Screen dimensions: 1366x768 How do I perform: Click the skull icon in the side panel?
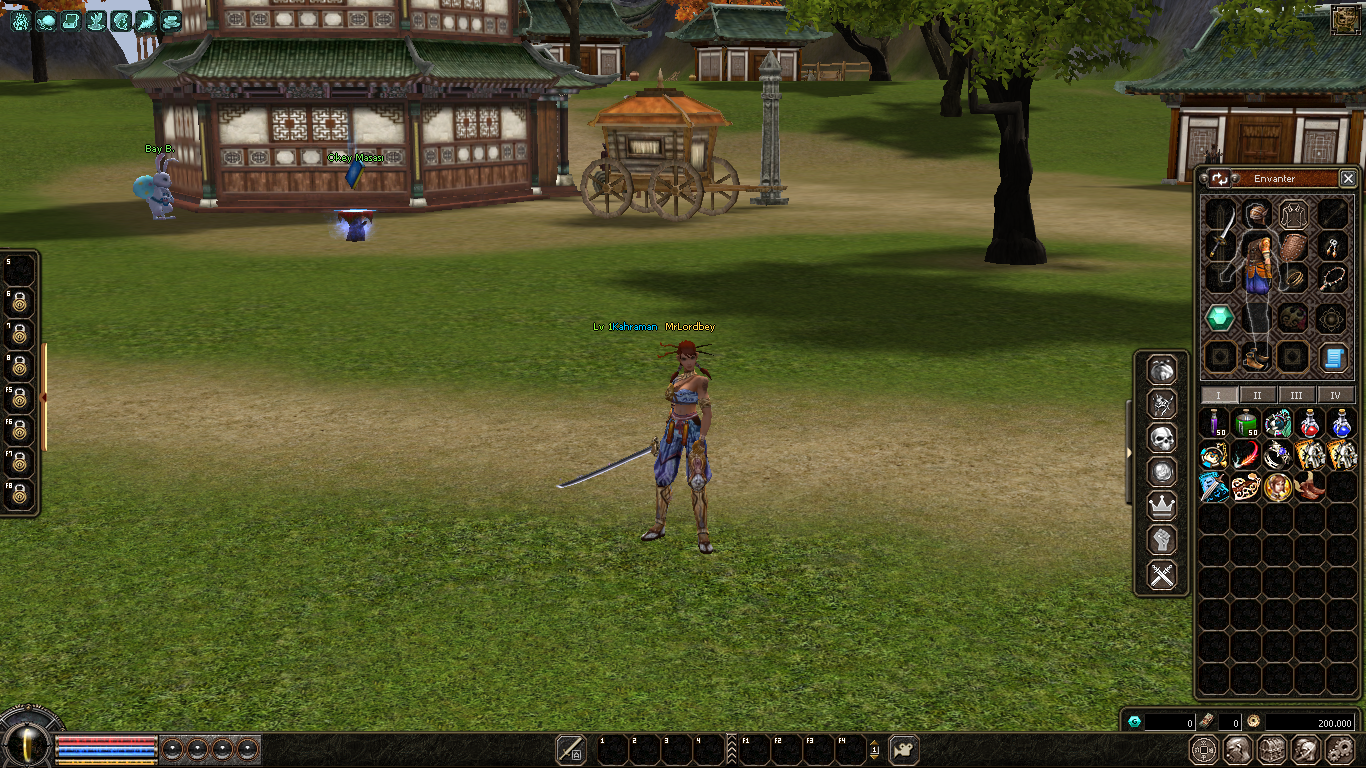click(x=1161, y=438)
